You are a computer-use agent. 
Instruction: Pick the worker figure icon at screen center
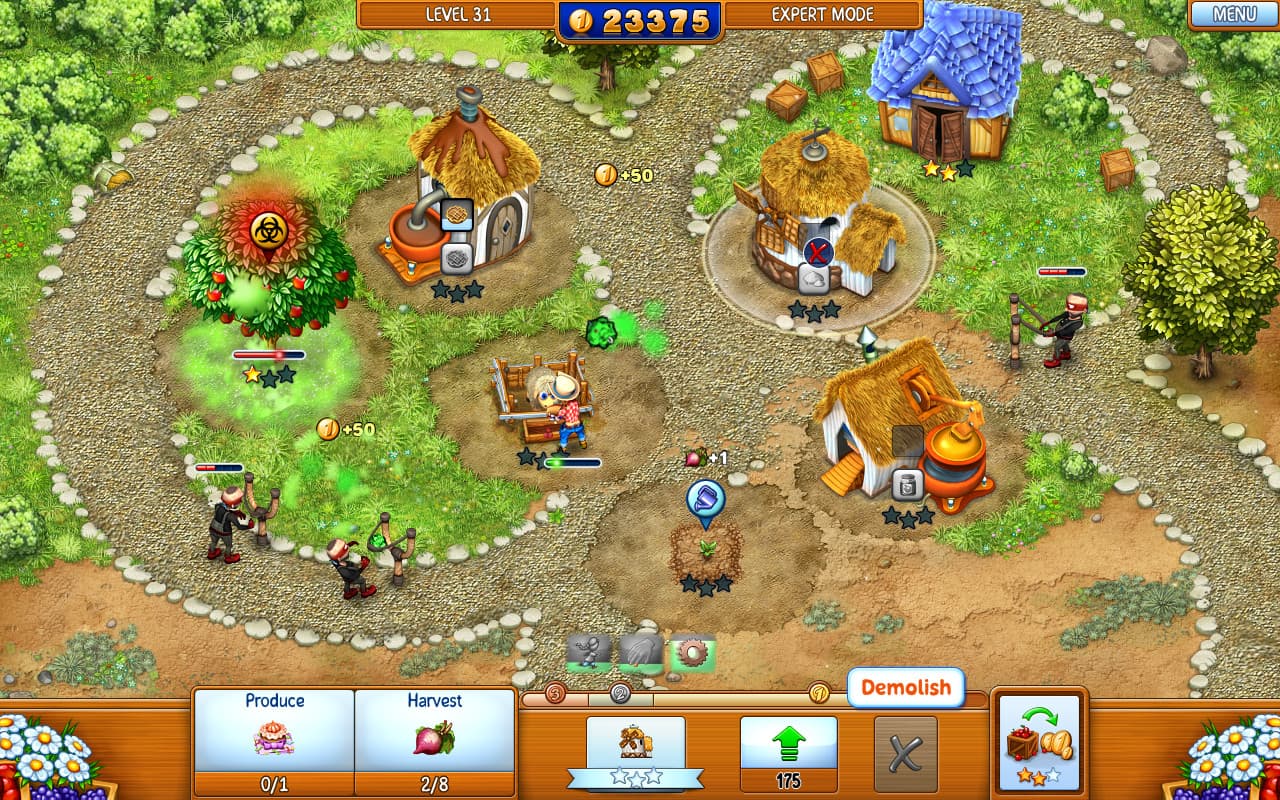590,650
